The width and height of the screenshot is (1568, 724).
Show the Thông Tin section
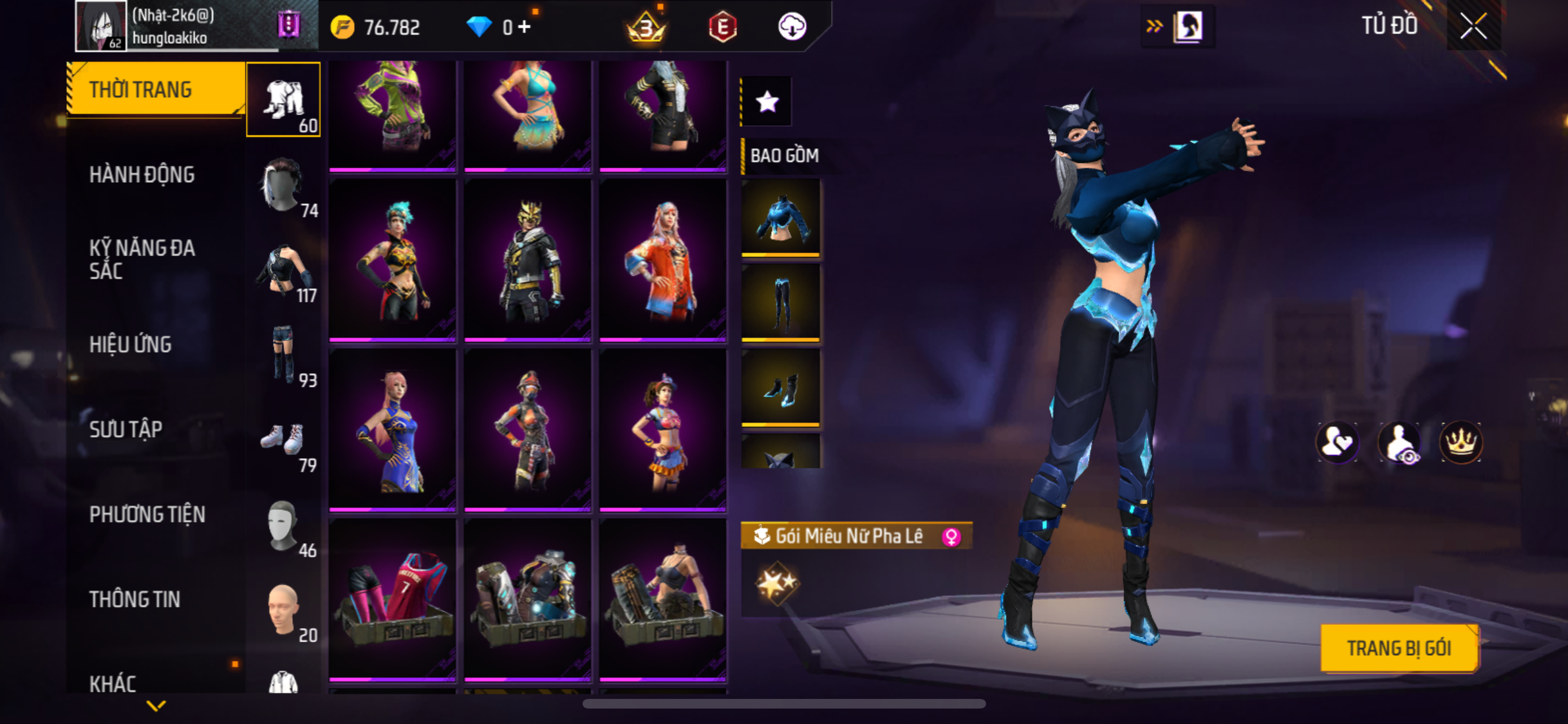(135, 600)
